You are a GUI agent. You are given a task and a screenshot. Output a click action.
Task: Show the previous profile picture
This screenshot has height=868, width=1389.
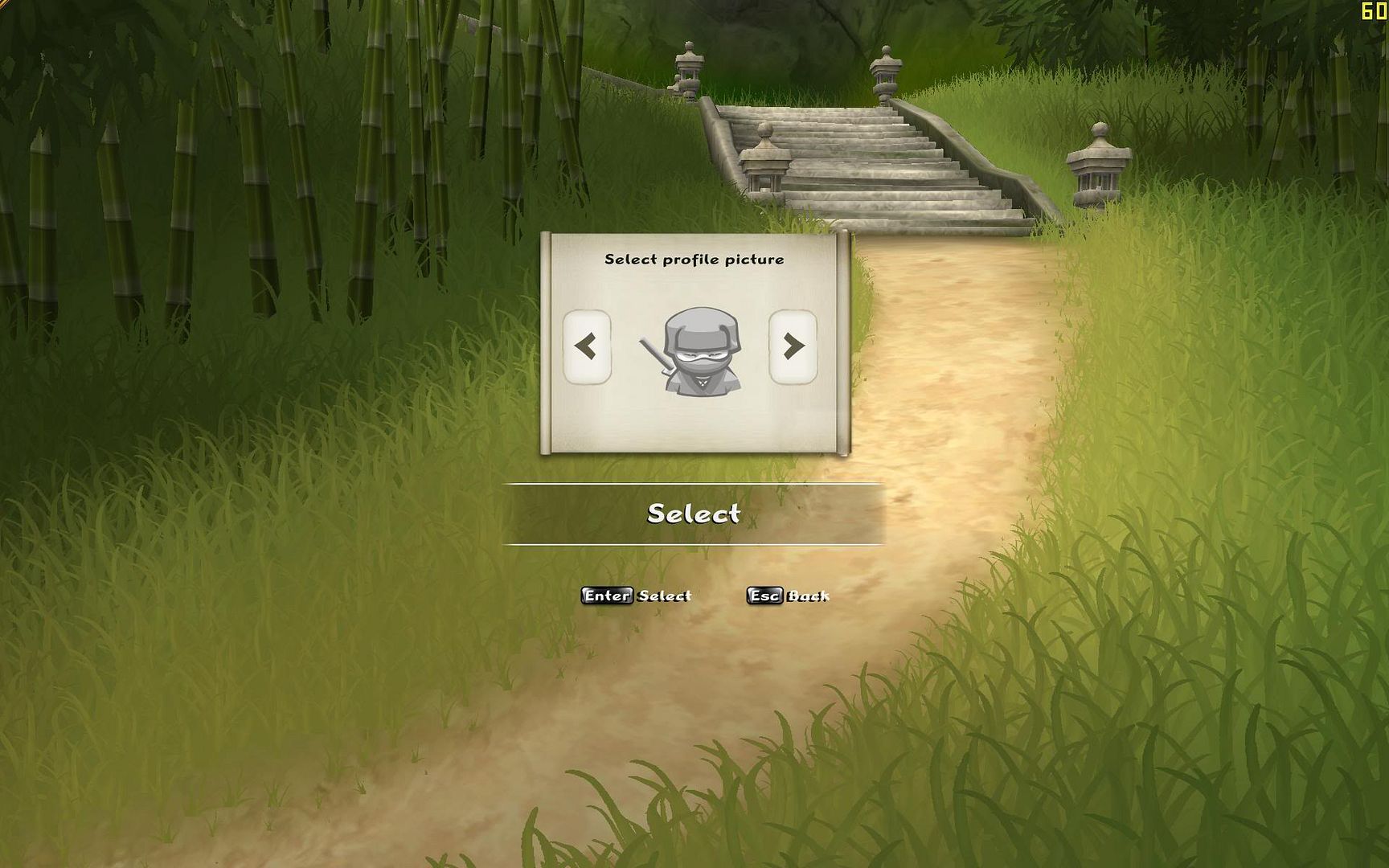click(586, 346)
